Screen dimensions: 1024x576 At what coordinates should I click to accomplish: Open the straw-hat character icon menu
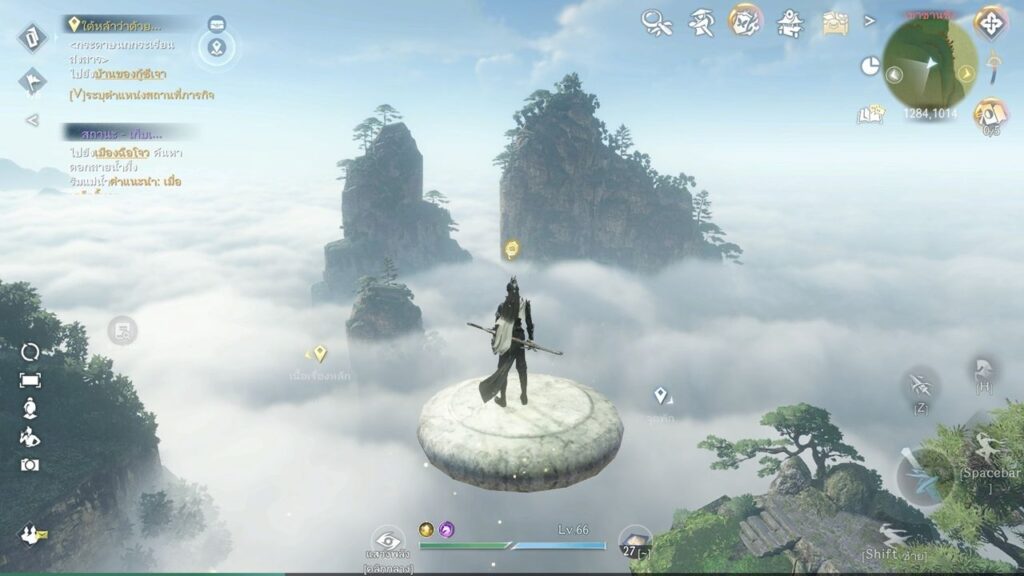click(701, 21)
